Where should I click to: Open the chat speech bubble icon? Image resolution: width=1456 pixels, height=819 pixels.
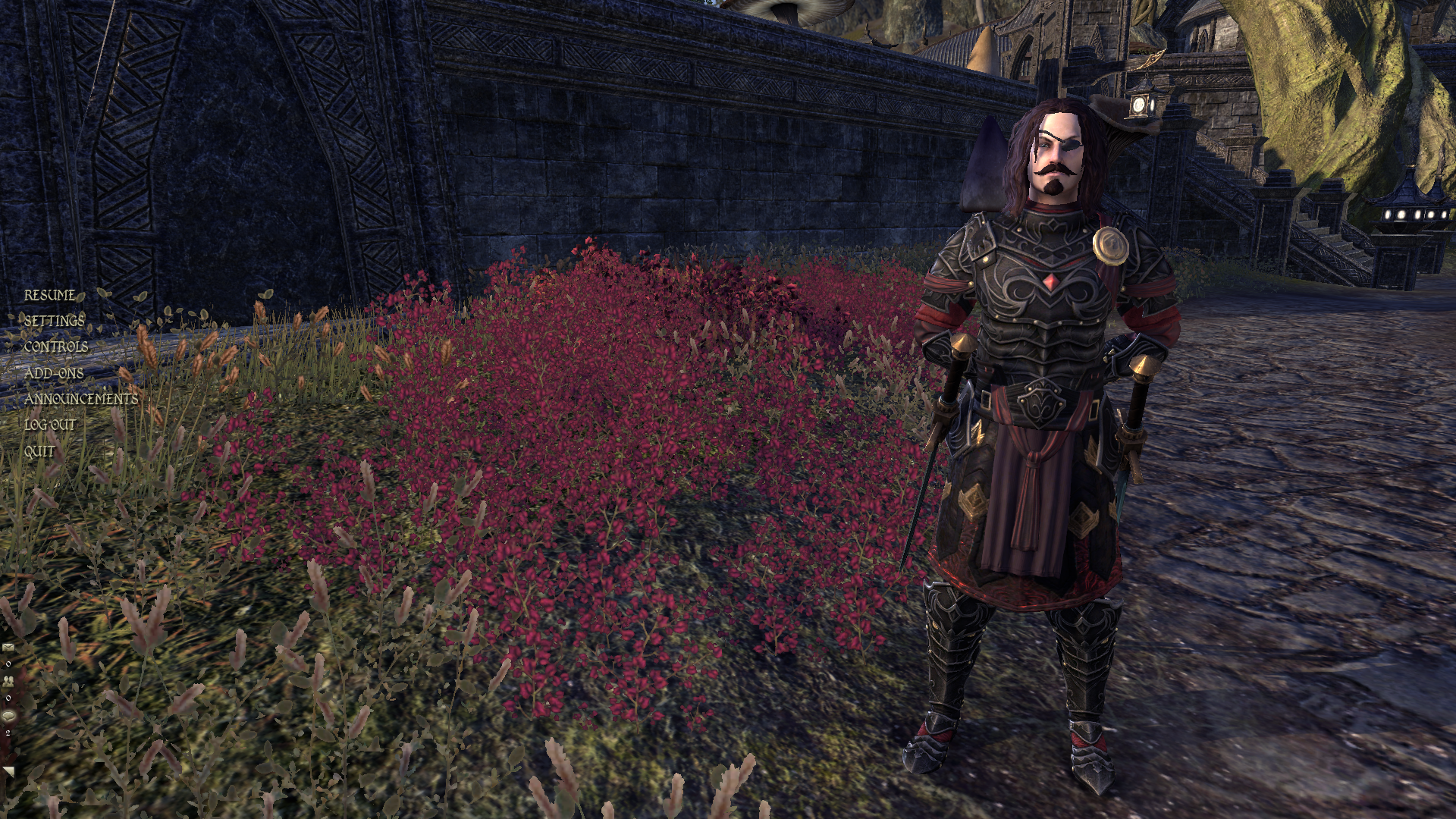pos(8,715)
